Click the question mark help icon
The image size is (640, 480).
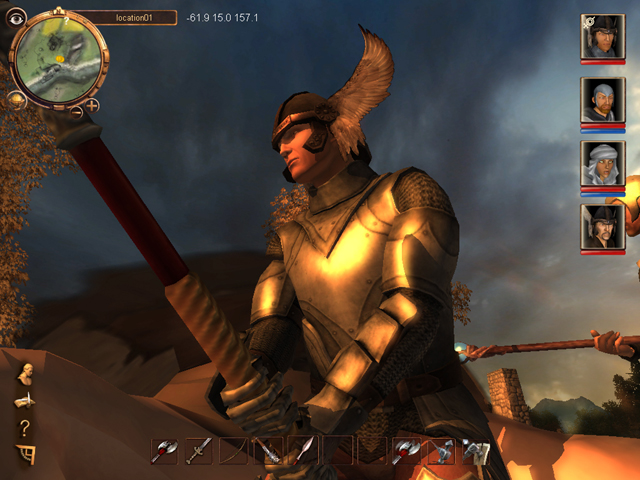point(24,428)
